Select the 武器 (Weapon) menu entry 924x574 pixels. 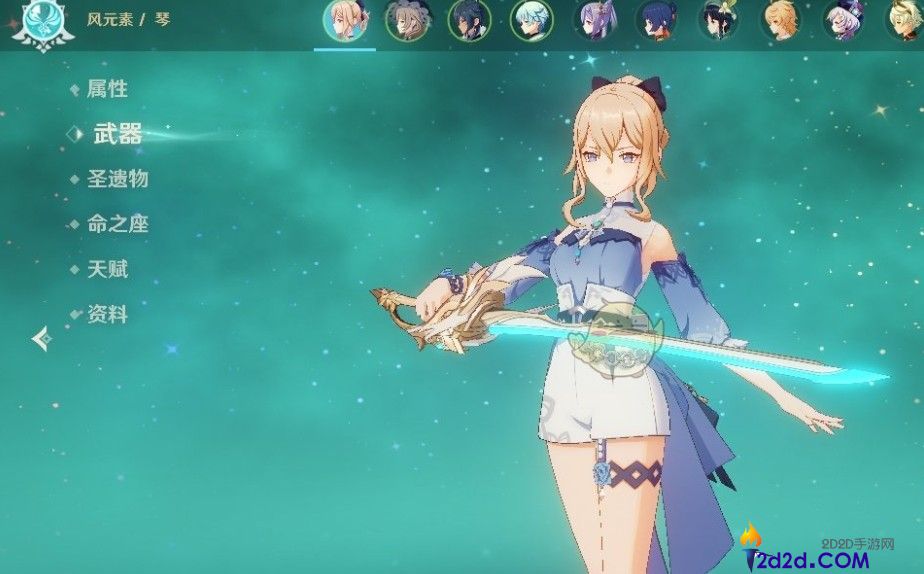(117, 134)
